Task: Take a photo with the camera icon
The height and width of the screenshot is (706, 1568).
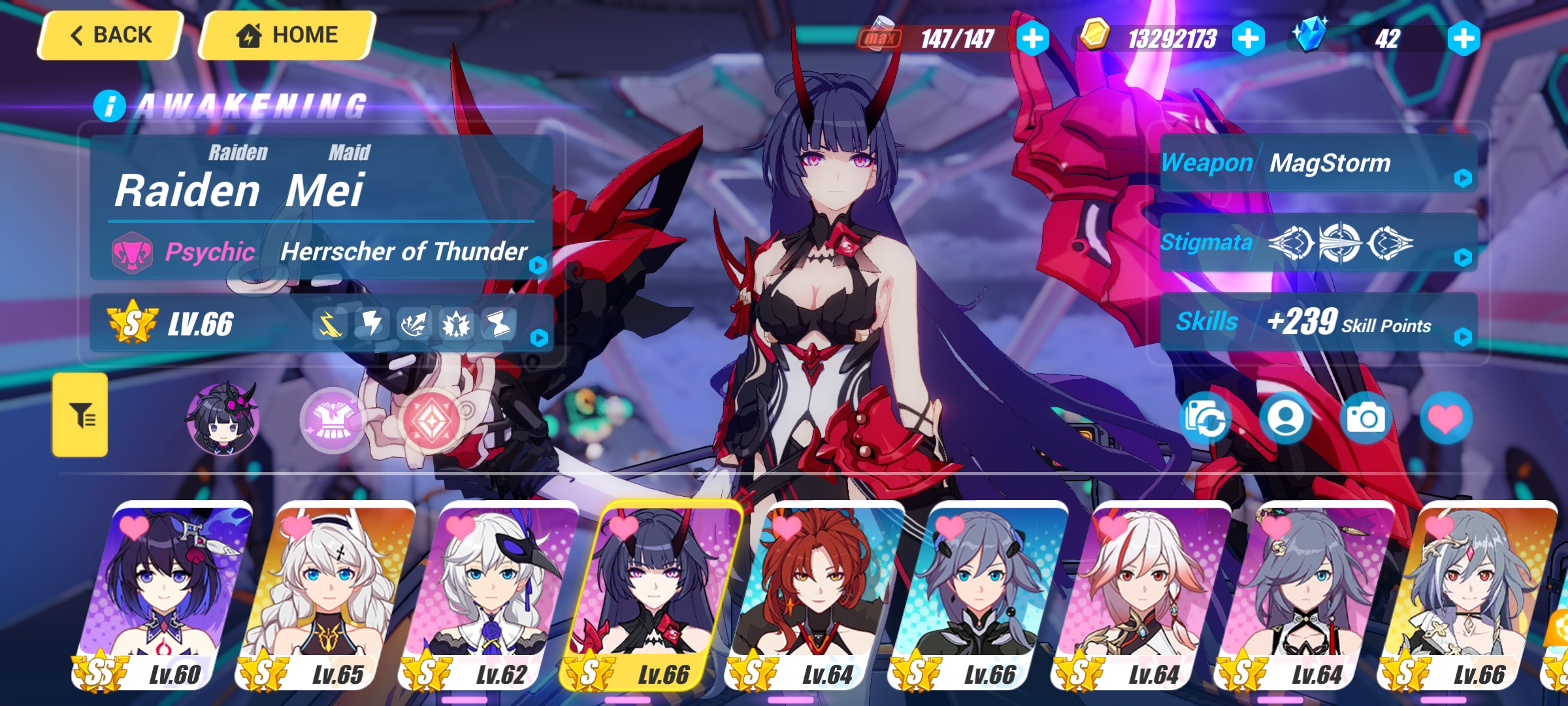Action: coord(1365,419)
